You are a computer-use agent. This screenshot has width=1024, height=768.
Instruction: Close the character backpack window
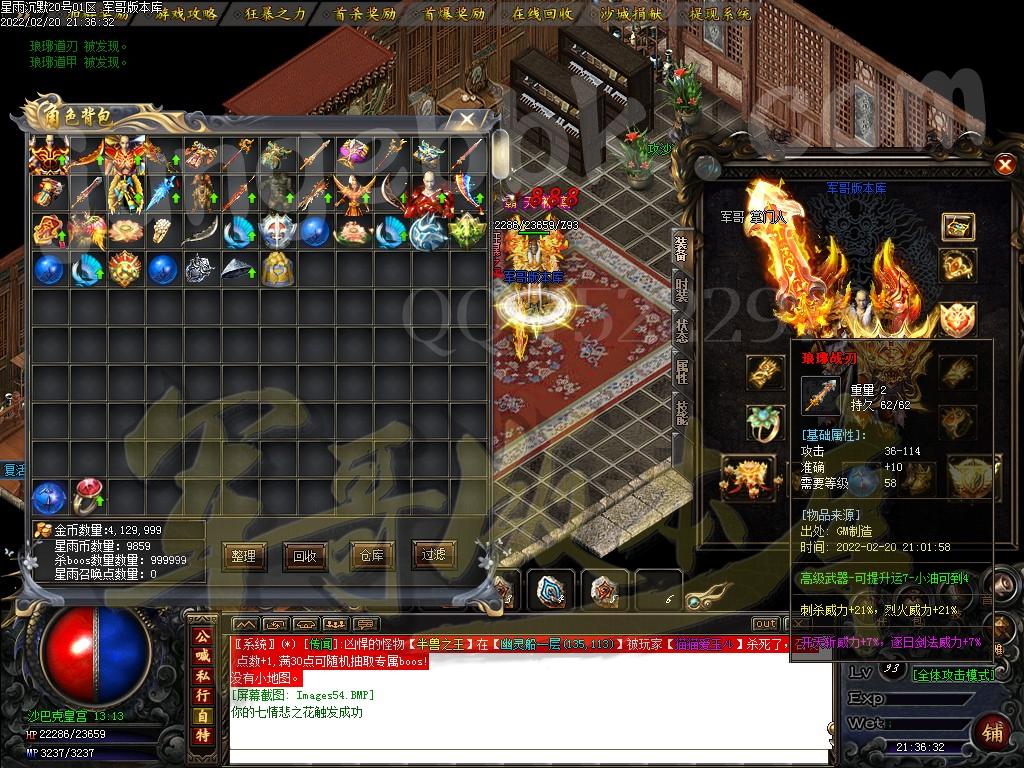(x=466, y=119)
